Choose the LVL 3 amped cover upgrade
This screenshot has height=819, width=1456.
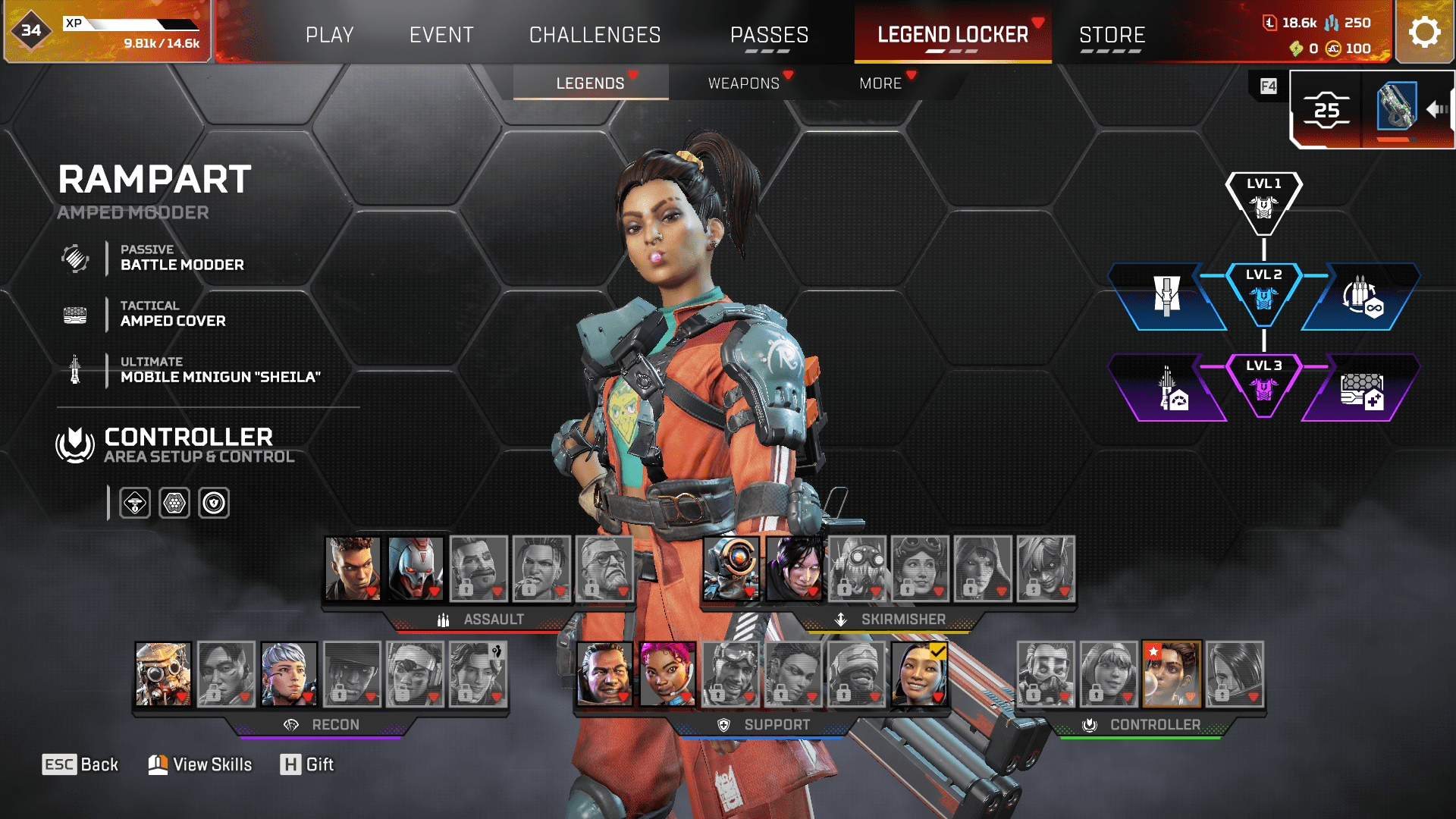[x=1362, y=388]
